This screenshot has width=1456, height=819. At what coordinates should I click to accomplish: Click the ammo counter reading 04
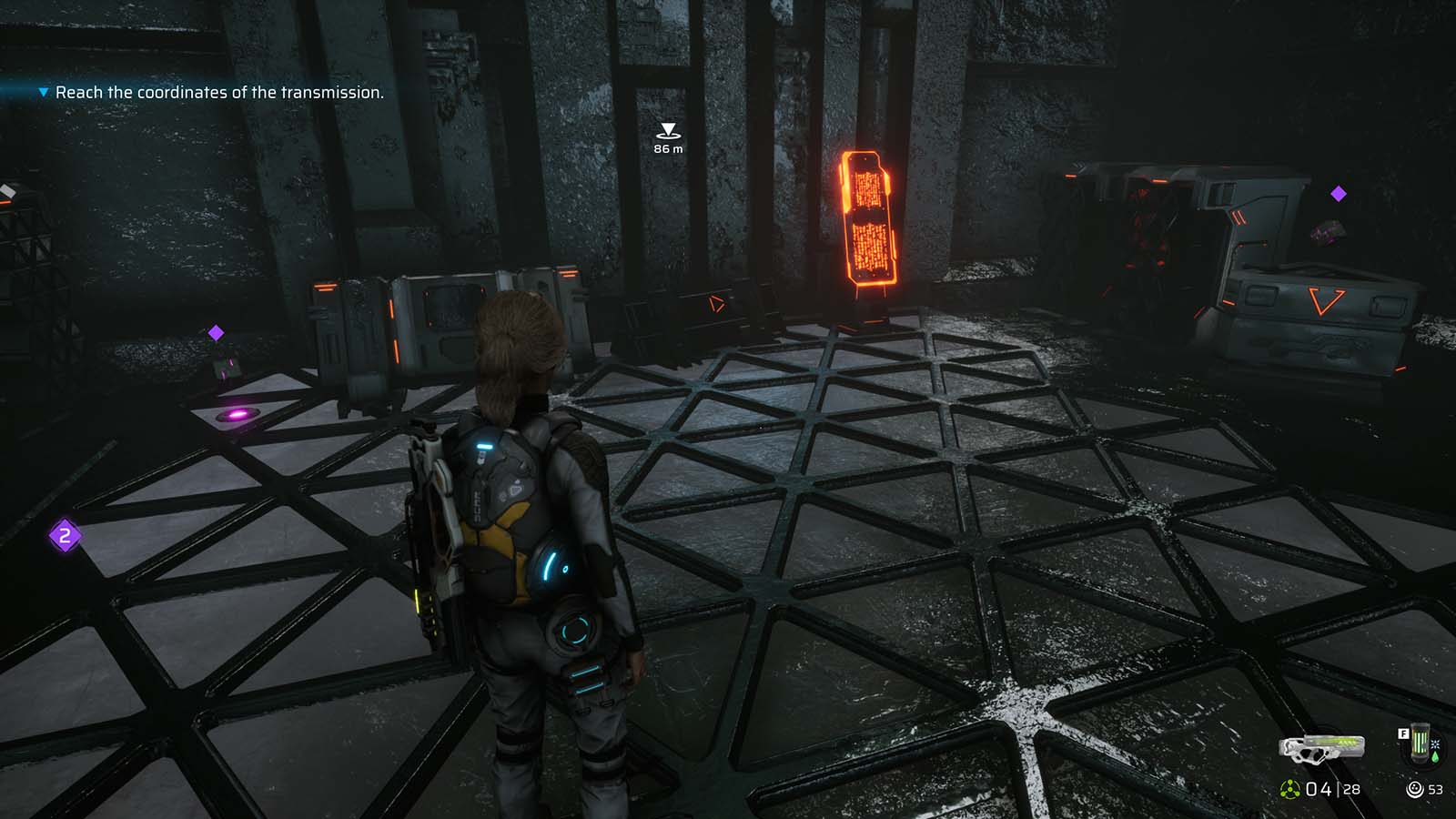tap(1318, 788)
